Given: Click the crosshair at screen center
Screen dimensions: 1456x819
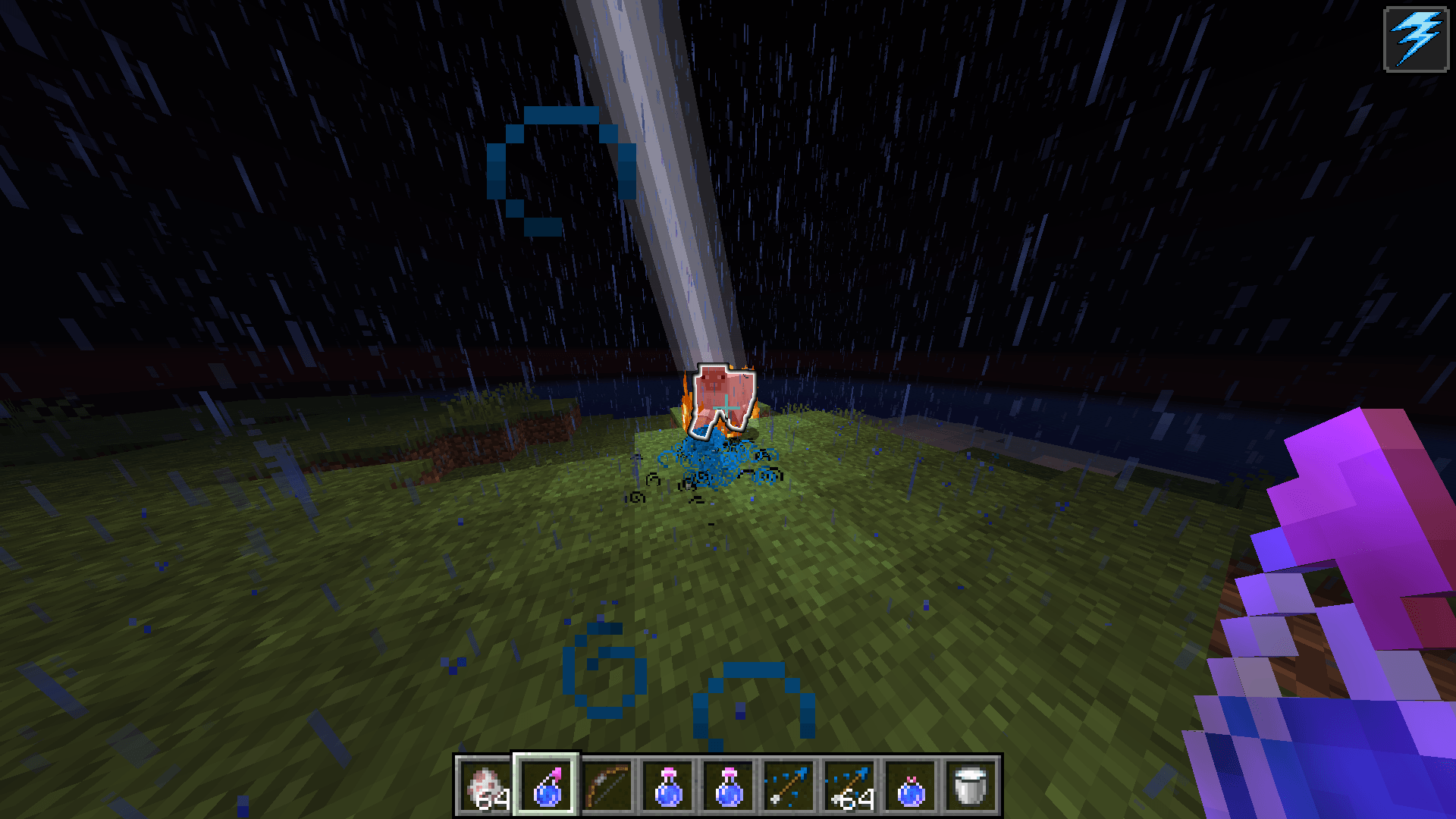Looking at the screenshot, I should tap(728, 409).
